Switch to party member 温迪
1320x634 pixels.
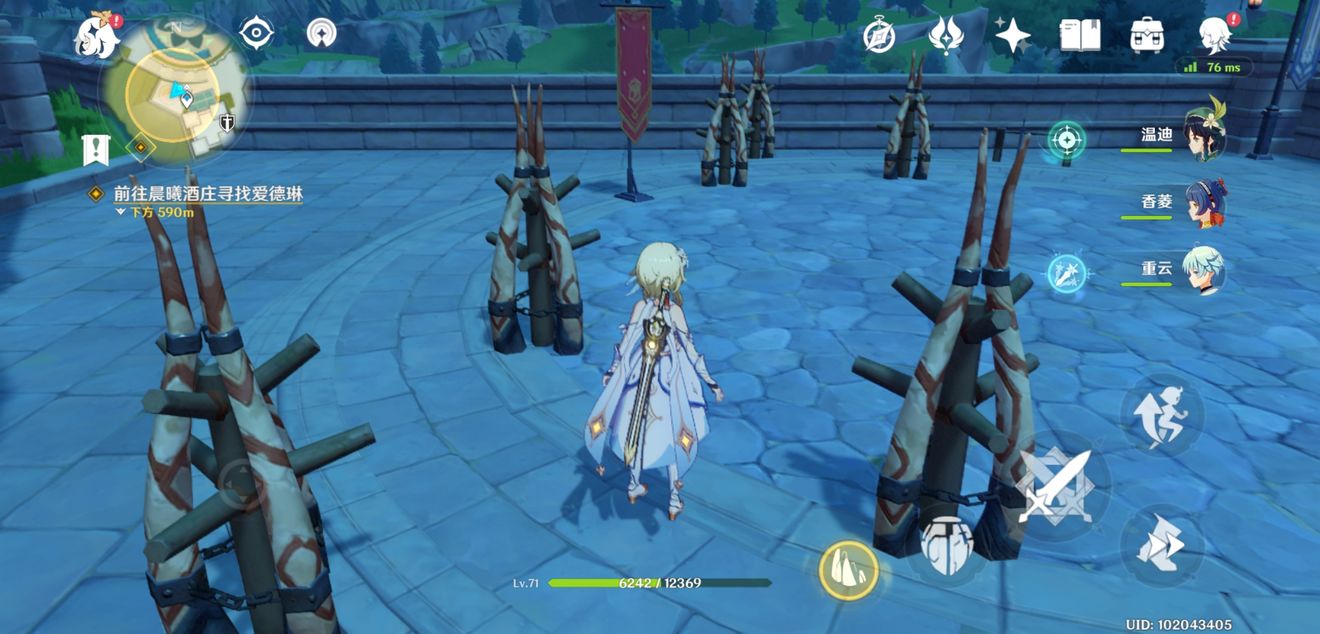click(x=1204, y=135)
